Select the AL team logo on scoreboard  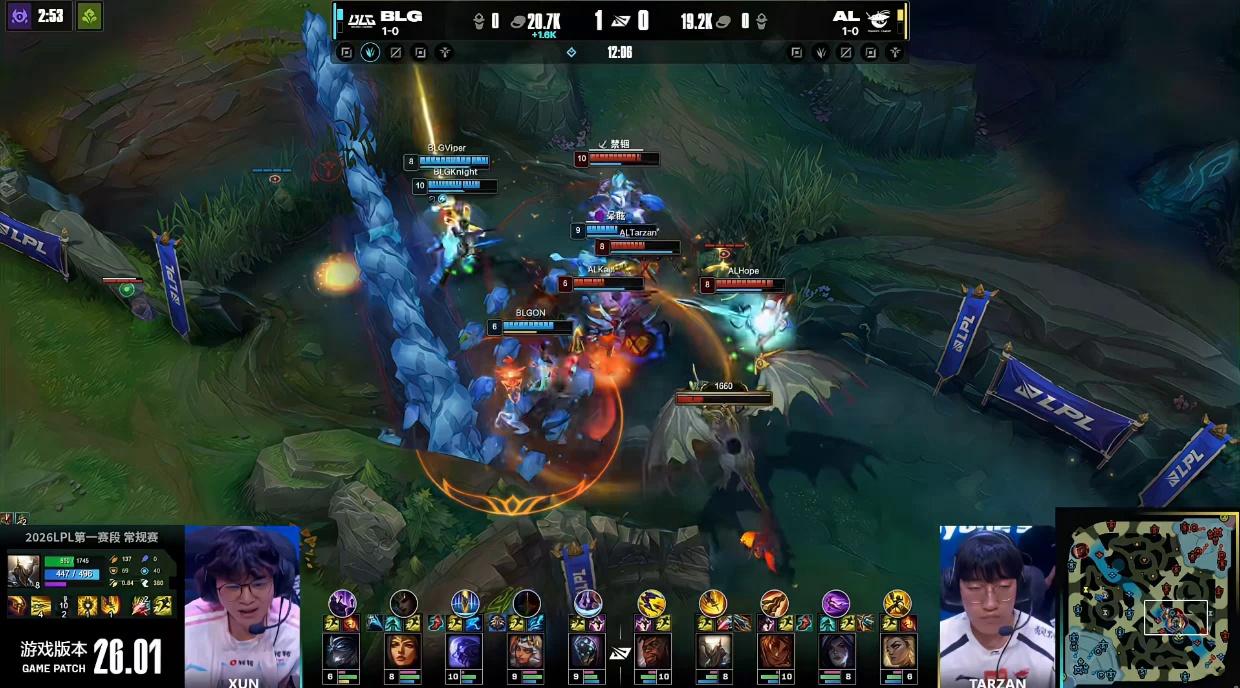880,17
